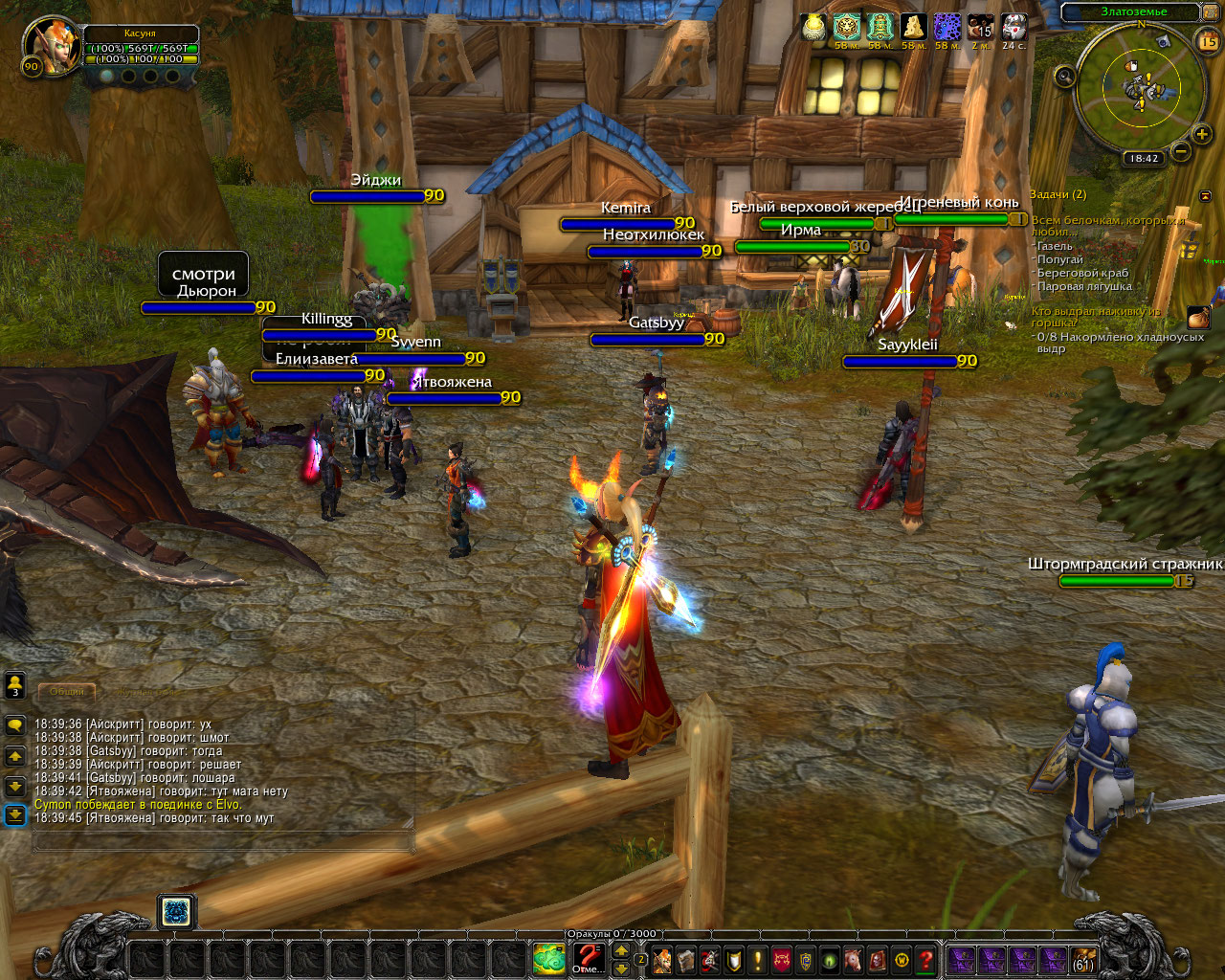Open the main backpack showing (61)
Image resolution: width=1225 pixels, height=980 pixels.
pyautogui.click(x=1083, y=958)
